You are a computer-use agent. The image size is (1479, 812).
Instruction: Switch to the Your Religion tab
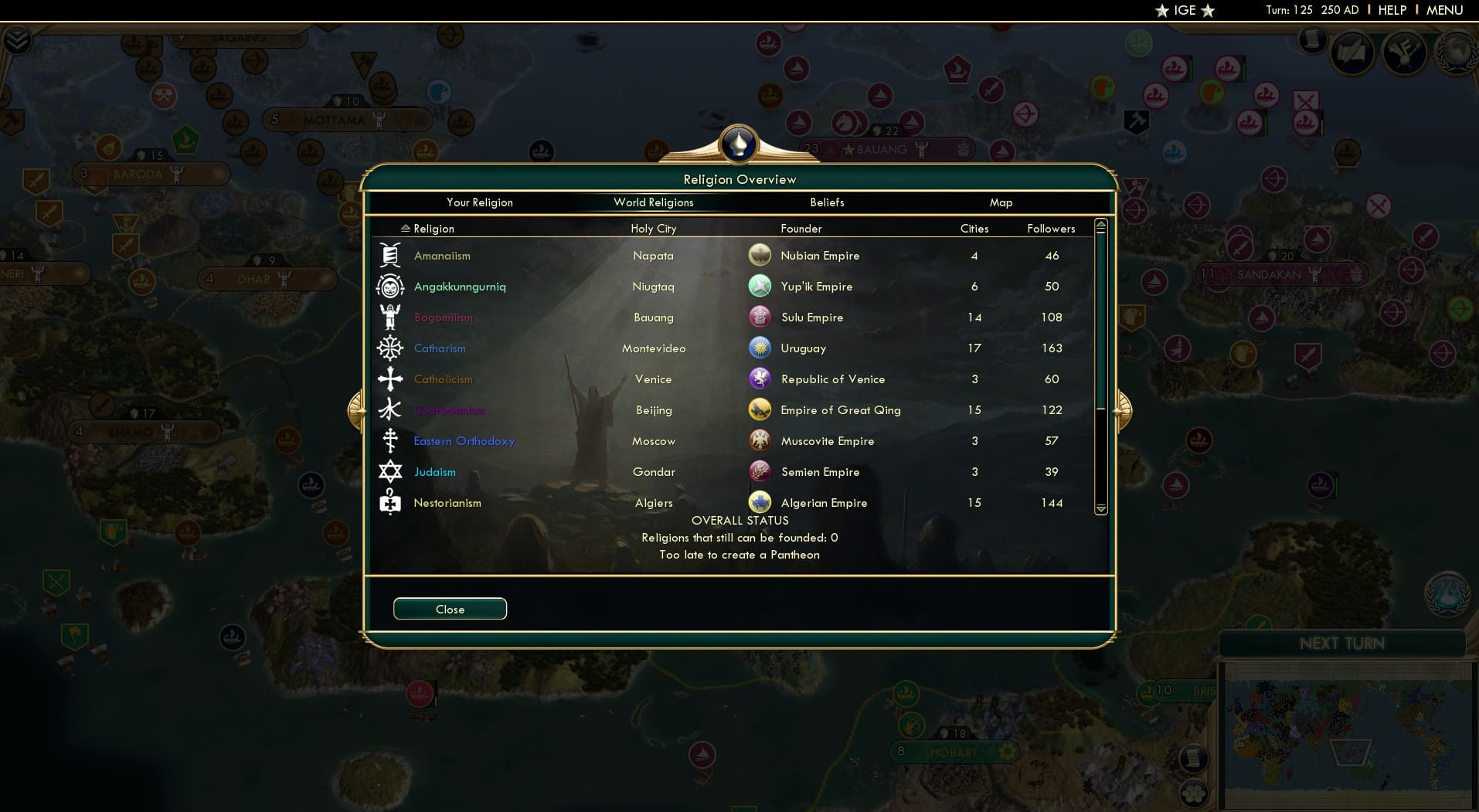click(x=479, y=202)
